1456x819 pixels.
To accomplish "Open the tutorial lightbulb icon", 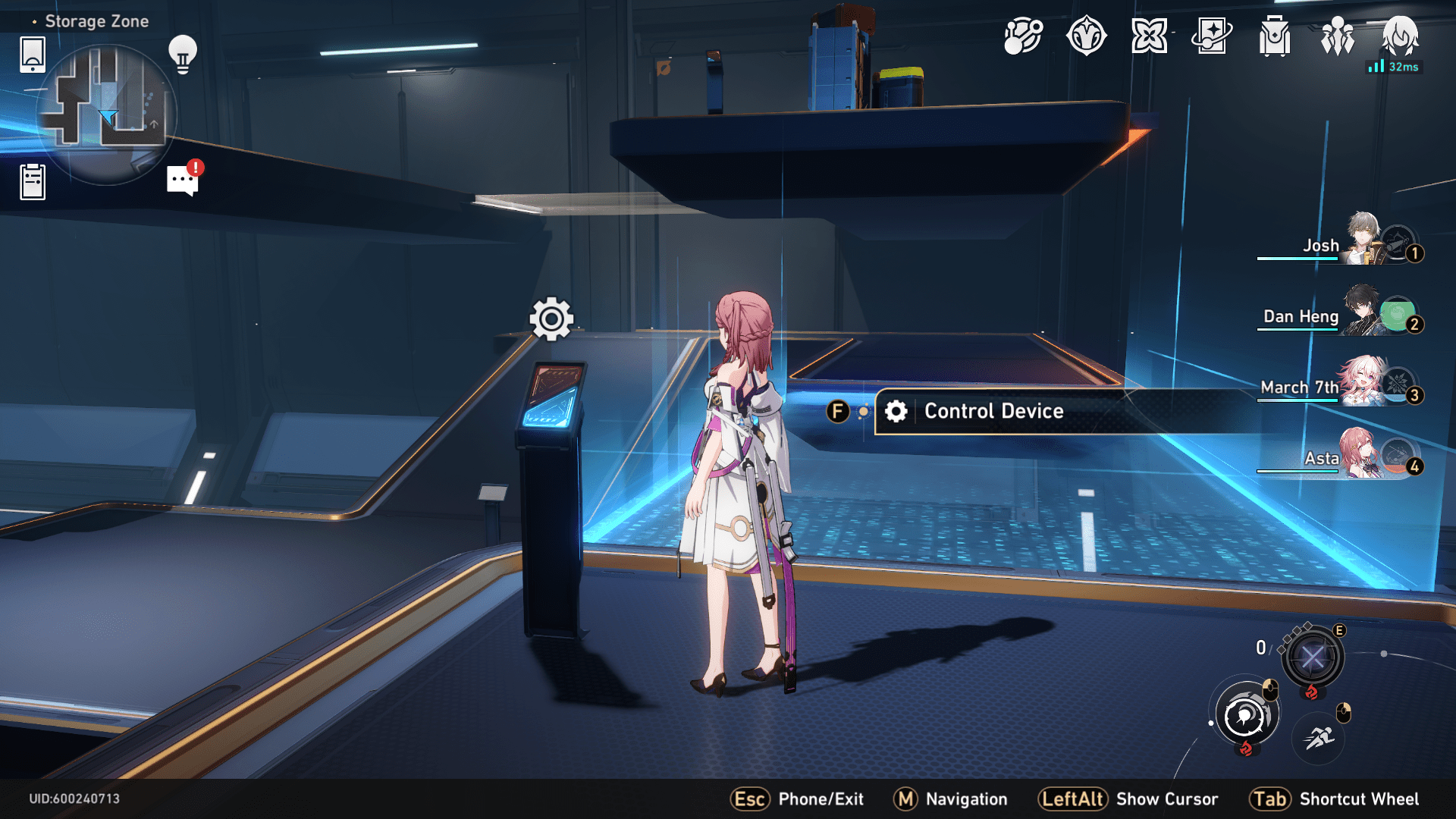I will [182, 53].
